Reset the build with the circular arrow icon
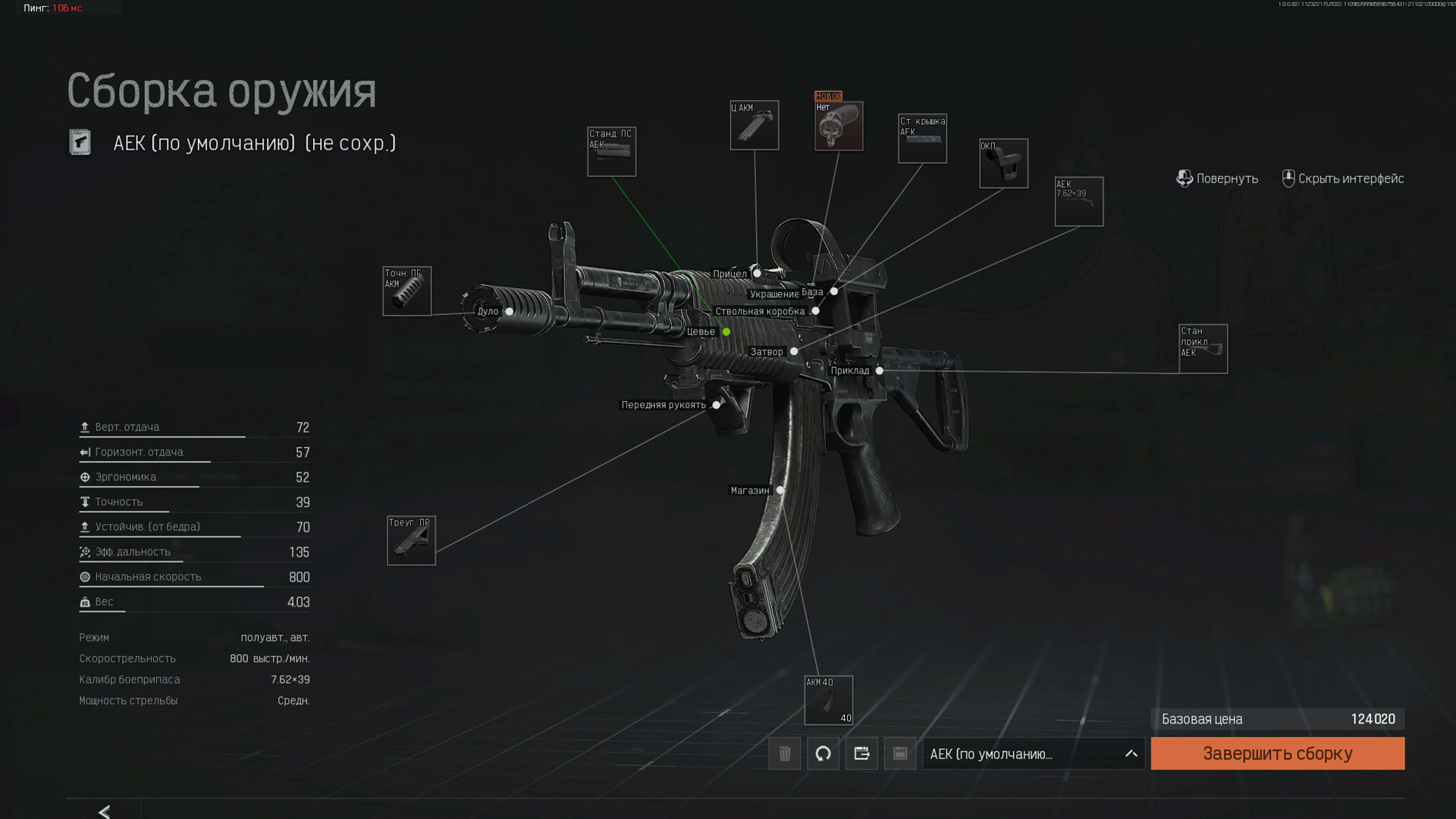This screenshot has height=819, width=1456. [823, 754]
